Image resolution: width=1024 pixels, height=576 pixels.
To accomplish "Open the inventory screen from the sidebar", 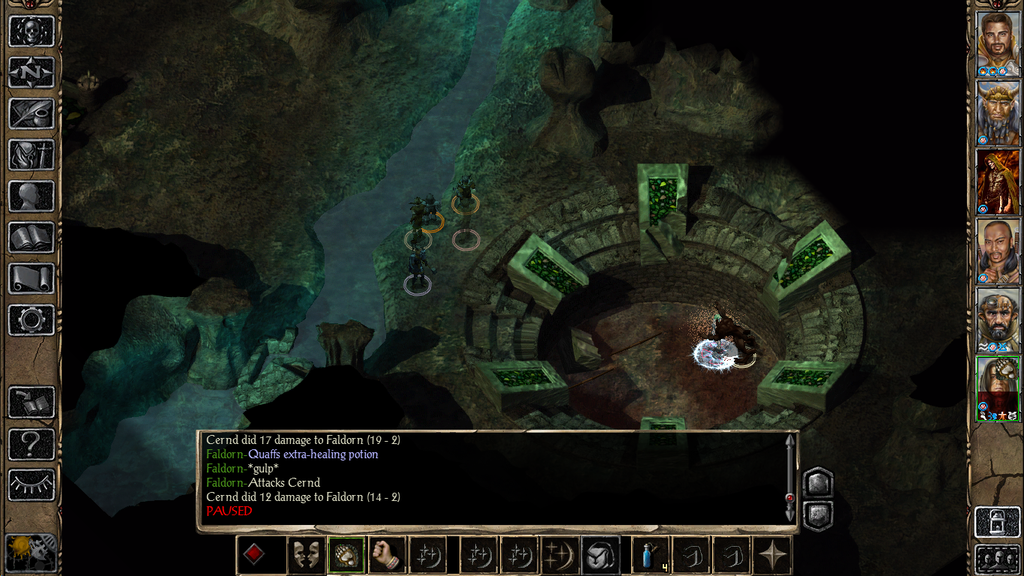I will click(x=30, y=155).
